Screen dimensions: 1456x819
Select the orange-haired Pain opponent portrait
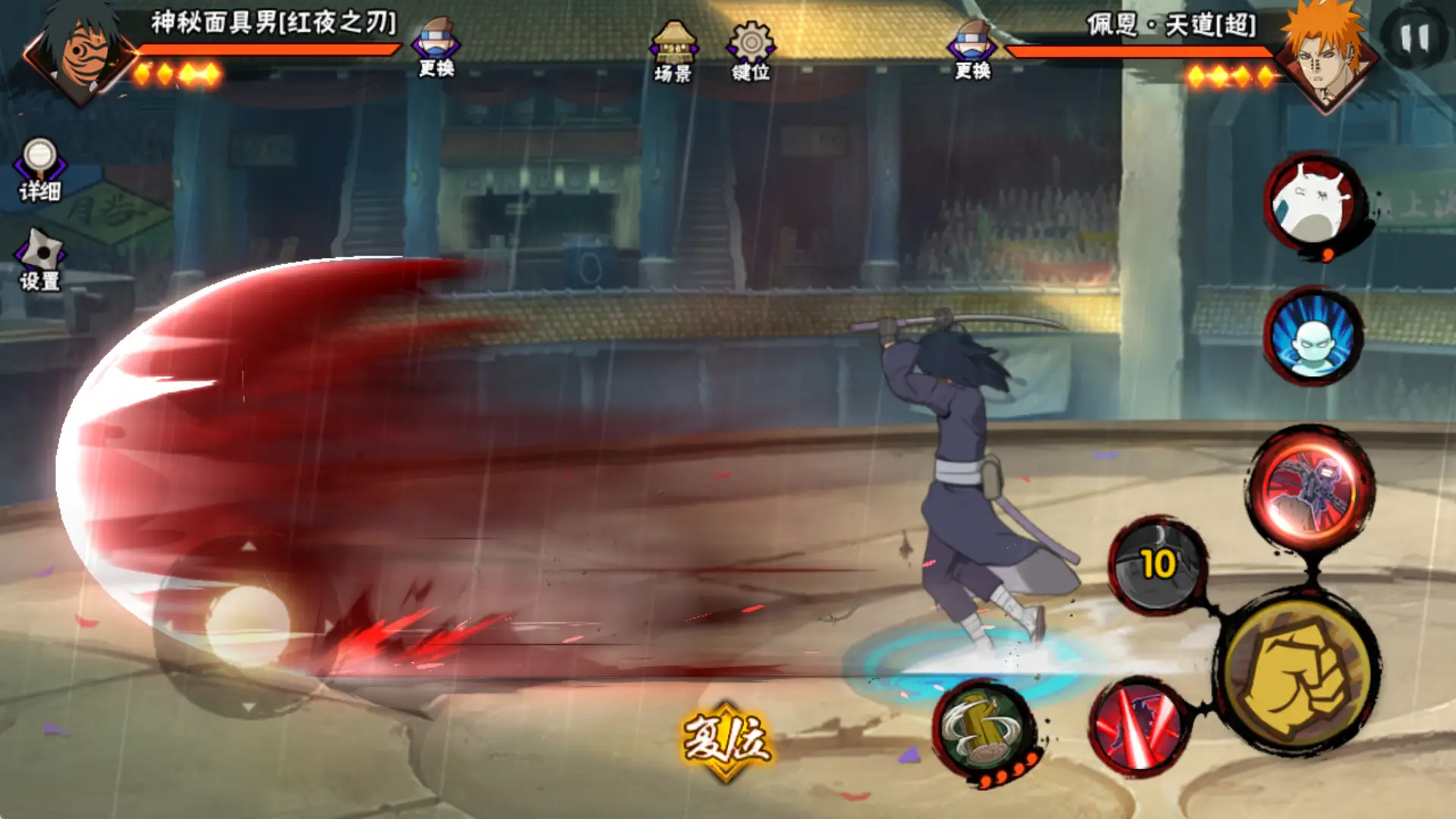[x=1326, y=58]
